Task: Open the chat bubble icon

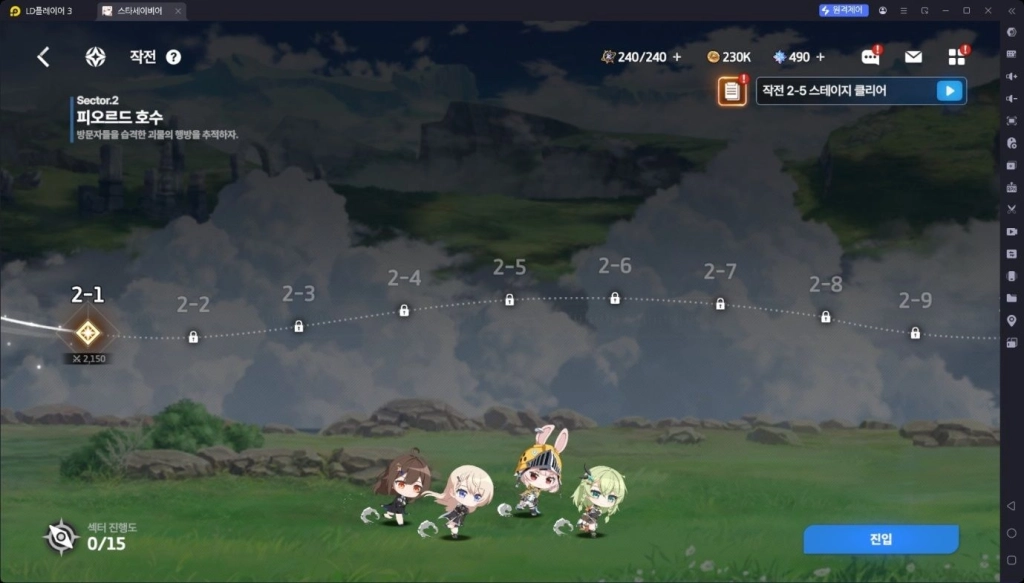Action: pyautogui.click(x=869, y=57)
